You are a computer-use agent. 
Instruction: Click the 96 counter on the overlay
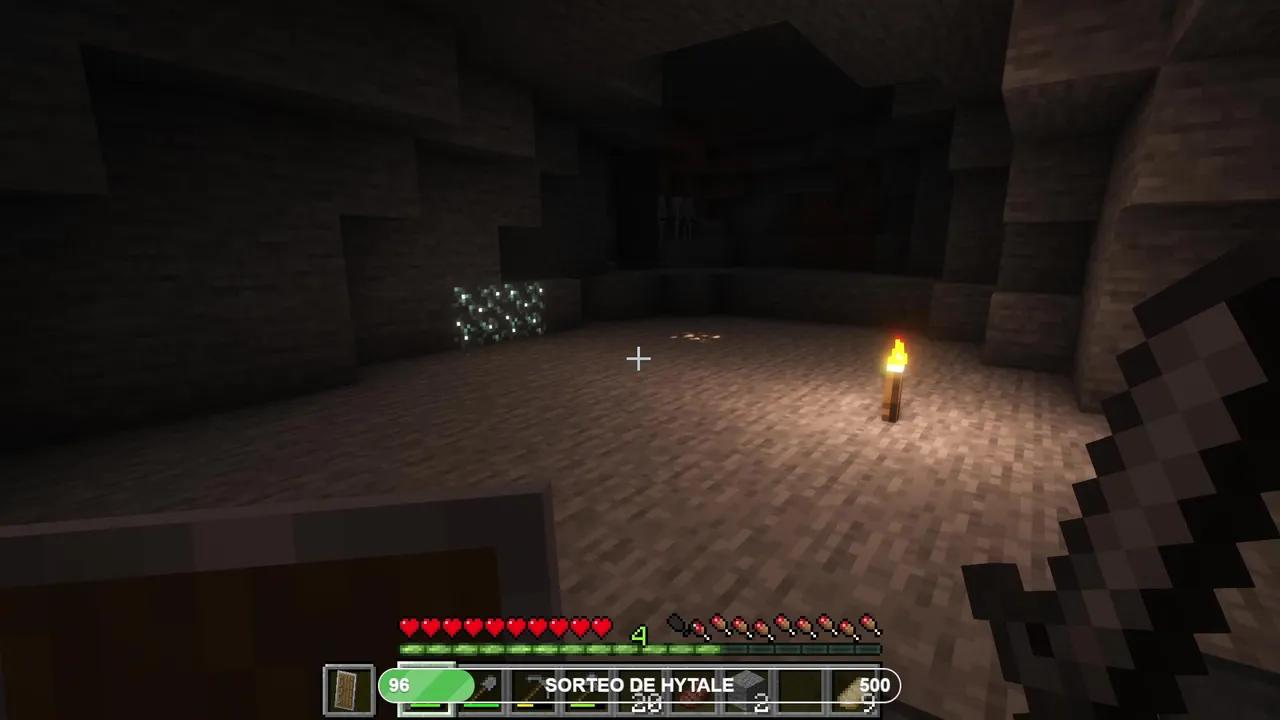tap(400, 685)
